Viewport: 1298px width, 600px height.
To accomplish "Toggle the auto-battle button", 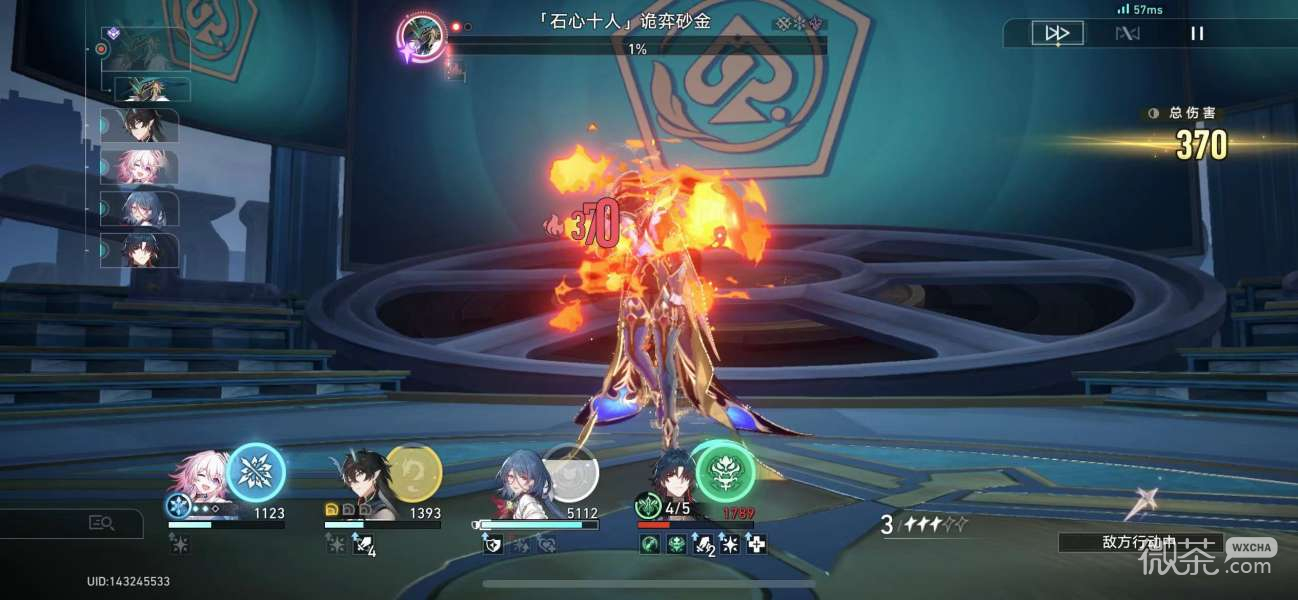I will pos(1127,33).
